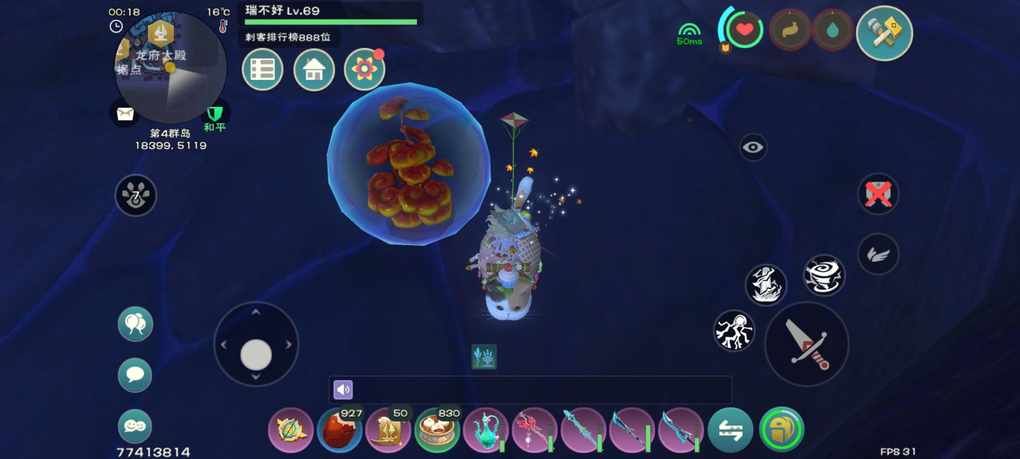The image size is (1020, 459).
Task: Select the teal teapot hotbar slot
Action: 486,431
